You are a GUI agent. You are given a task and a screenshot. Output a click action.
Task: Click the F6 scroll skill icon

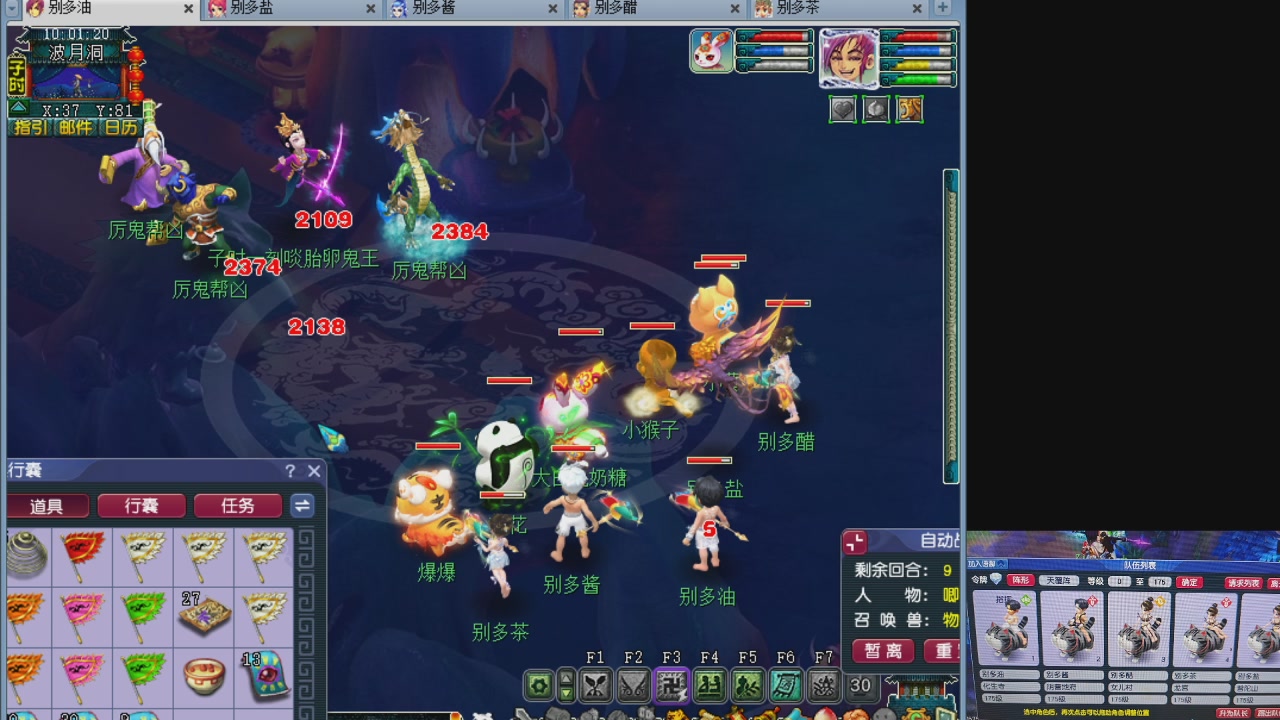pyautogui.click(x=784, y=686)
